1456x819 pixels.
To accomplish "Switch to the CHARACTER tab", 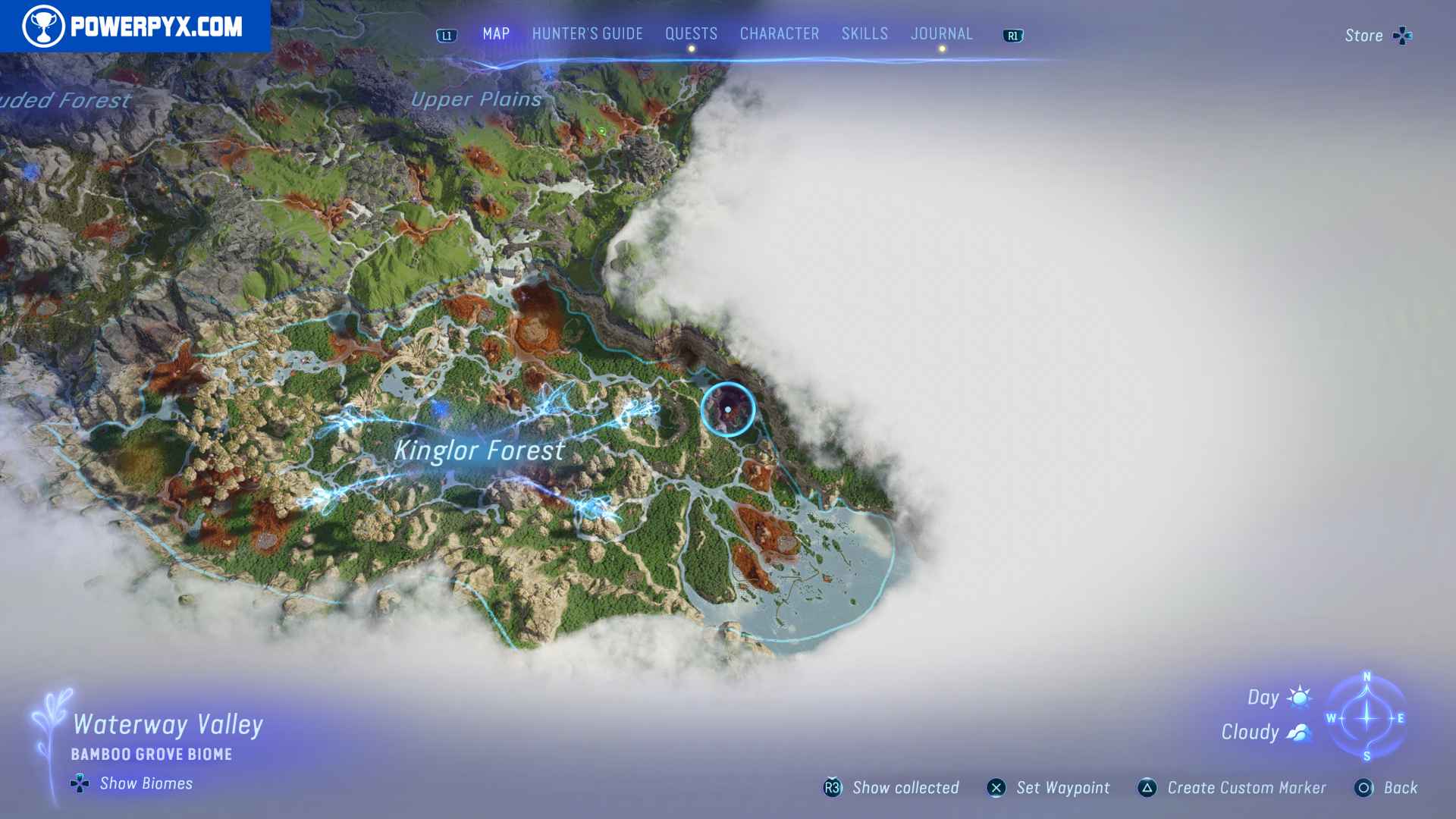I will click(x=778, y=33).
